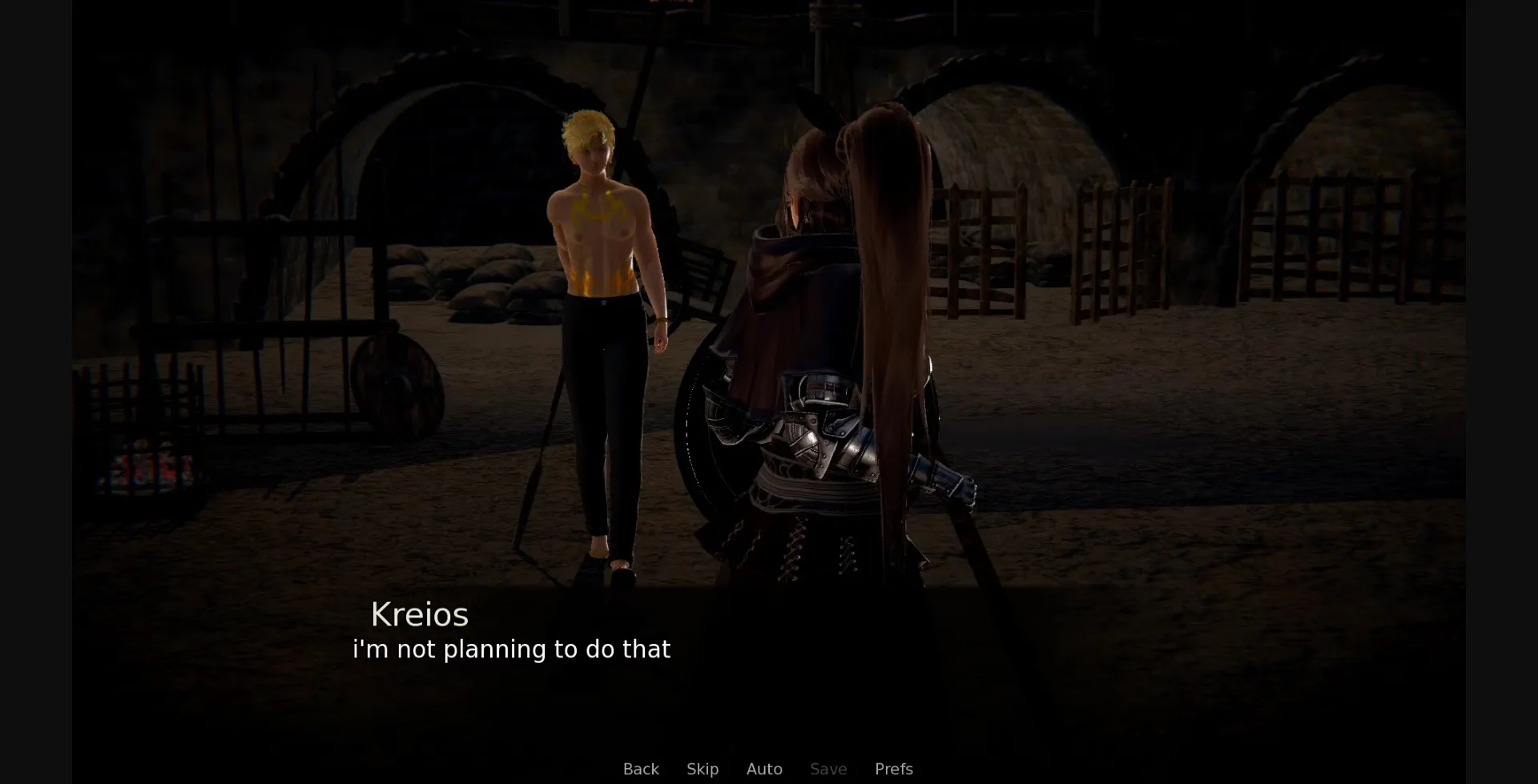Open the Prefs settings menu

pos(893,769)
